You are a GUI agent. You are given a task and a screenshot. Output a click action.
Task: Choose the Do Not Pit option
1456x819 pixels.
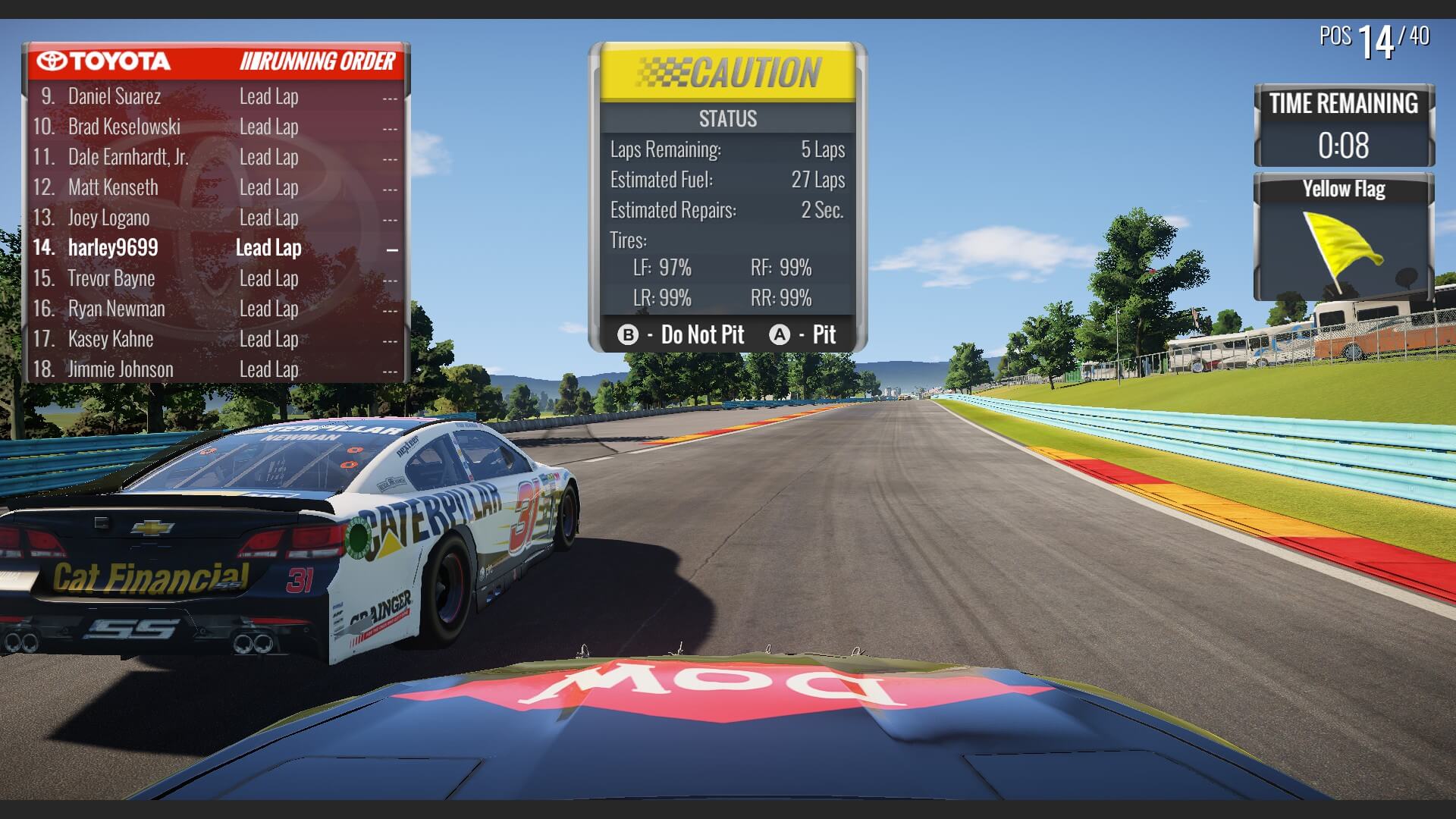(681, 334)
